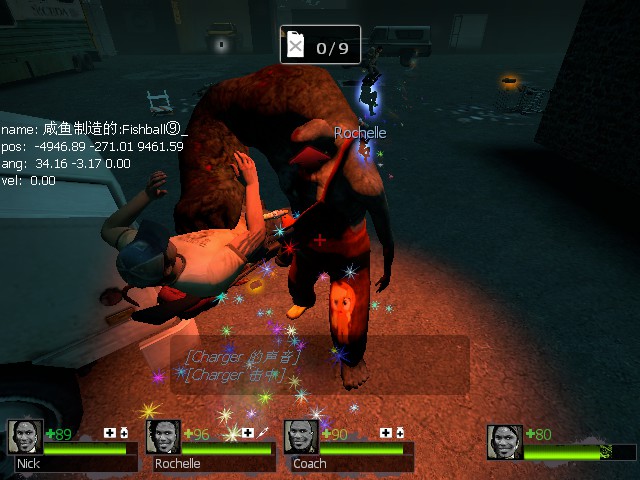Click Rochelle's adrenaline shot icon
640x480 pixels.
pos(263,433)
